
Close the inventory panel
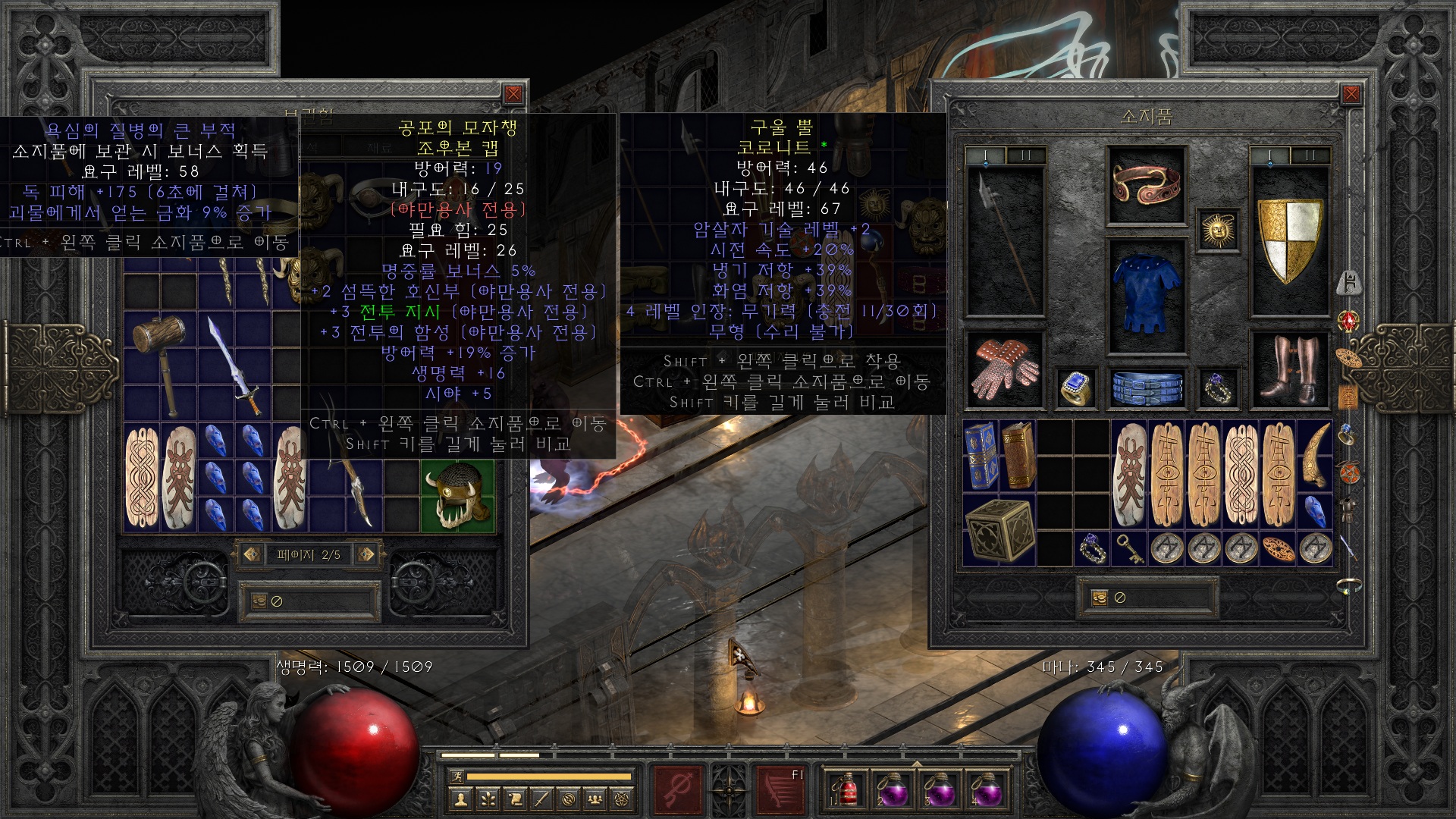[x=1351, y=94]
